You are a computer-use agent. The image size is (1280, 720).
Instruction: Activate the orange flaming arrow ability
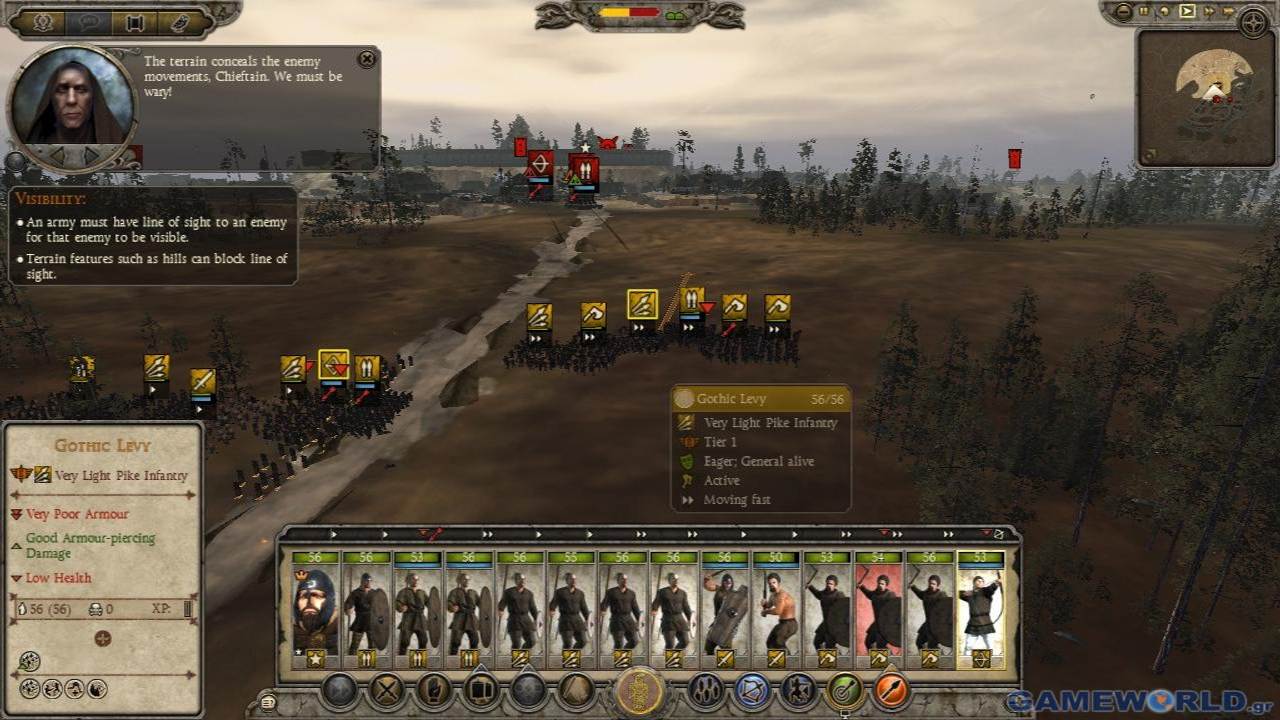pyautogui.click(x=891, y=691)
